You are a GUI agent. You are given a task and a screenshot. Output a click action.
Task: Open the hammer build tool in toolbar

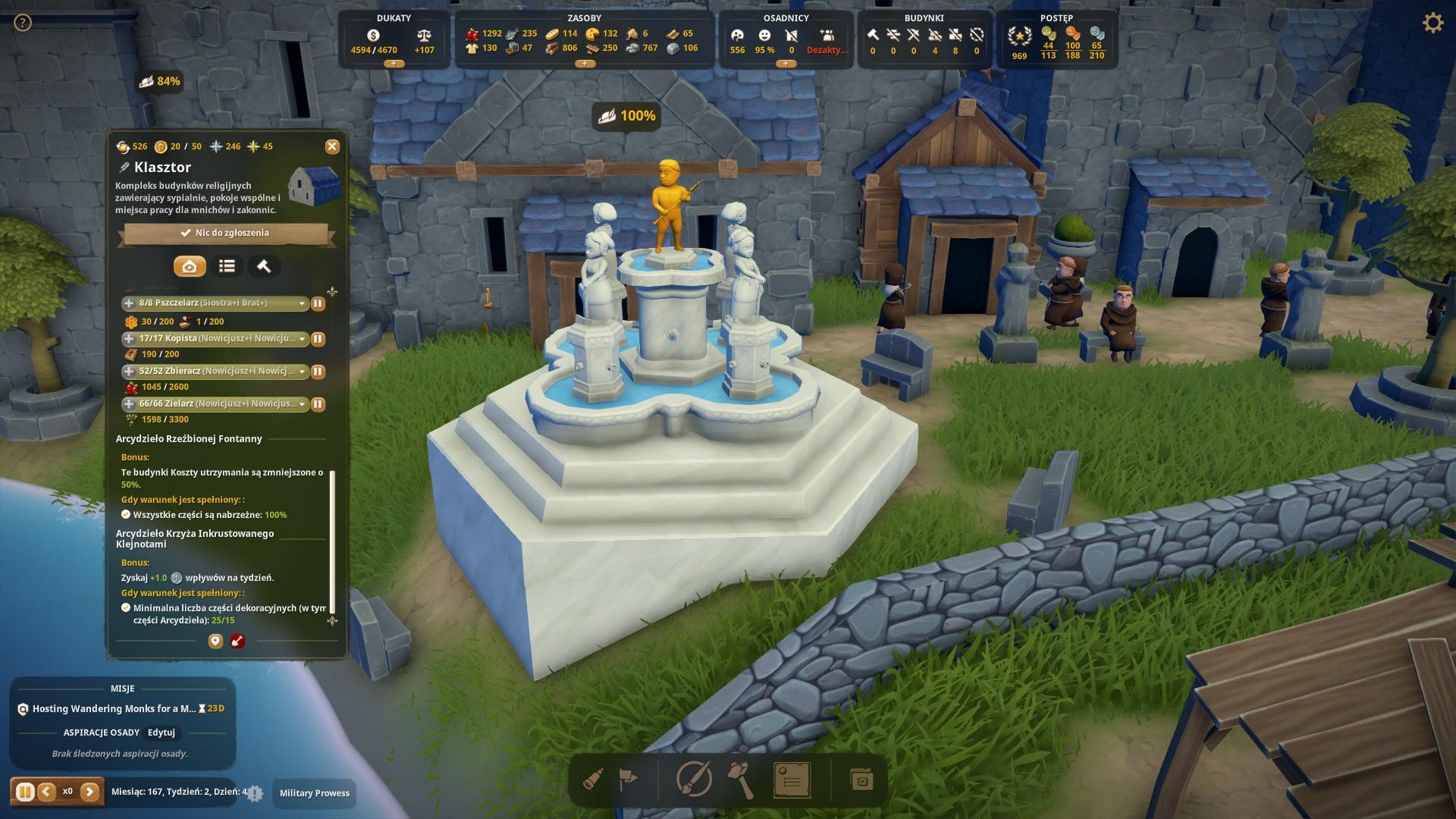point(741,780)
